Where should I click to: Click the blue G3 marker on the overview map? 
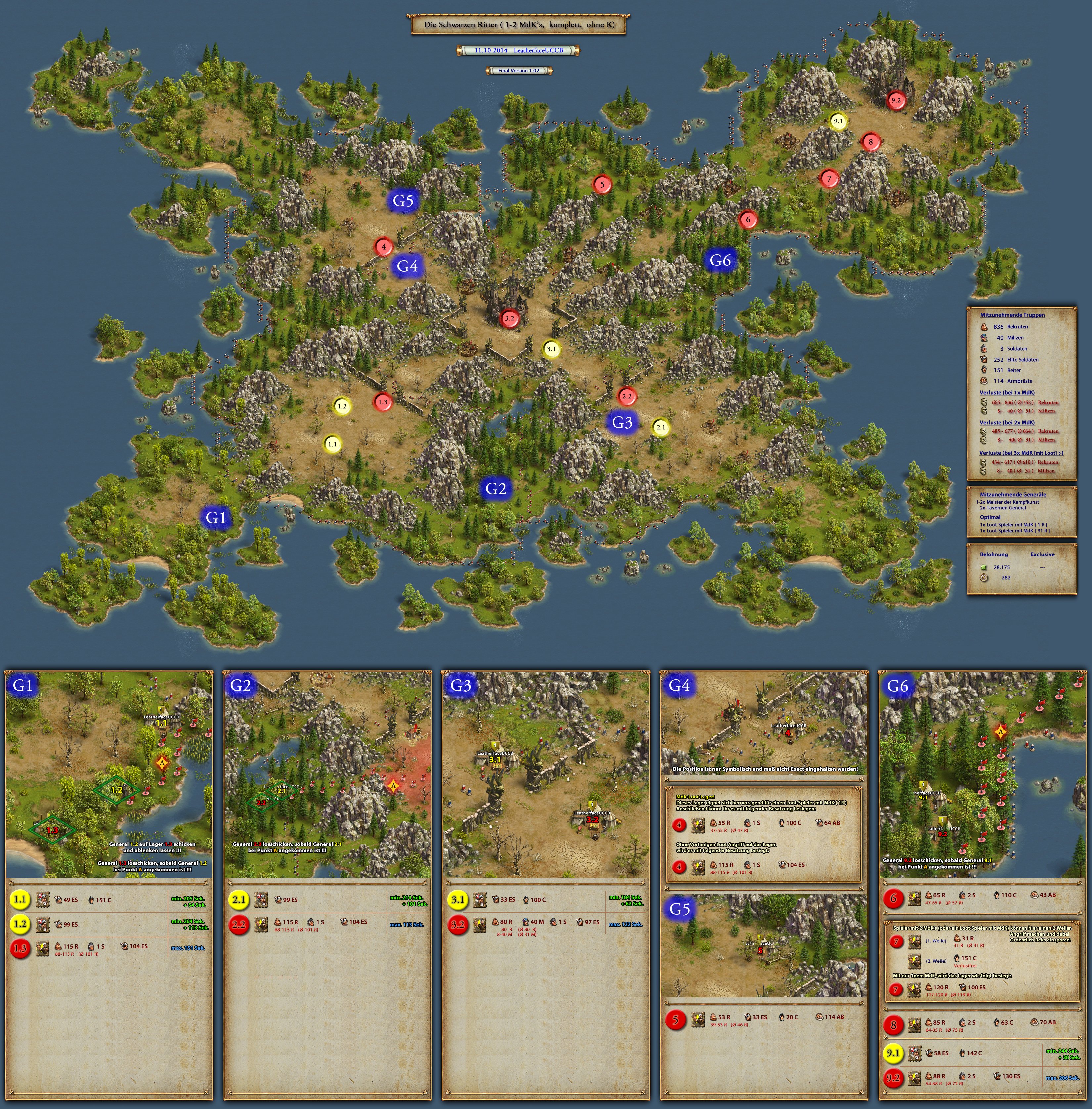tap(622, 422)
